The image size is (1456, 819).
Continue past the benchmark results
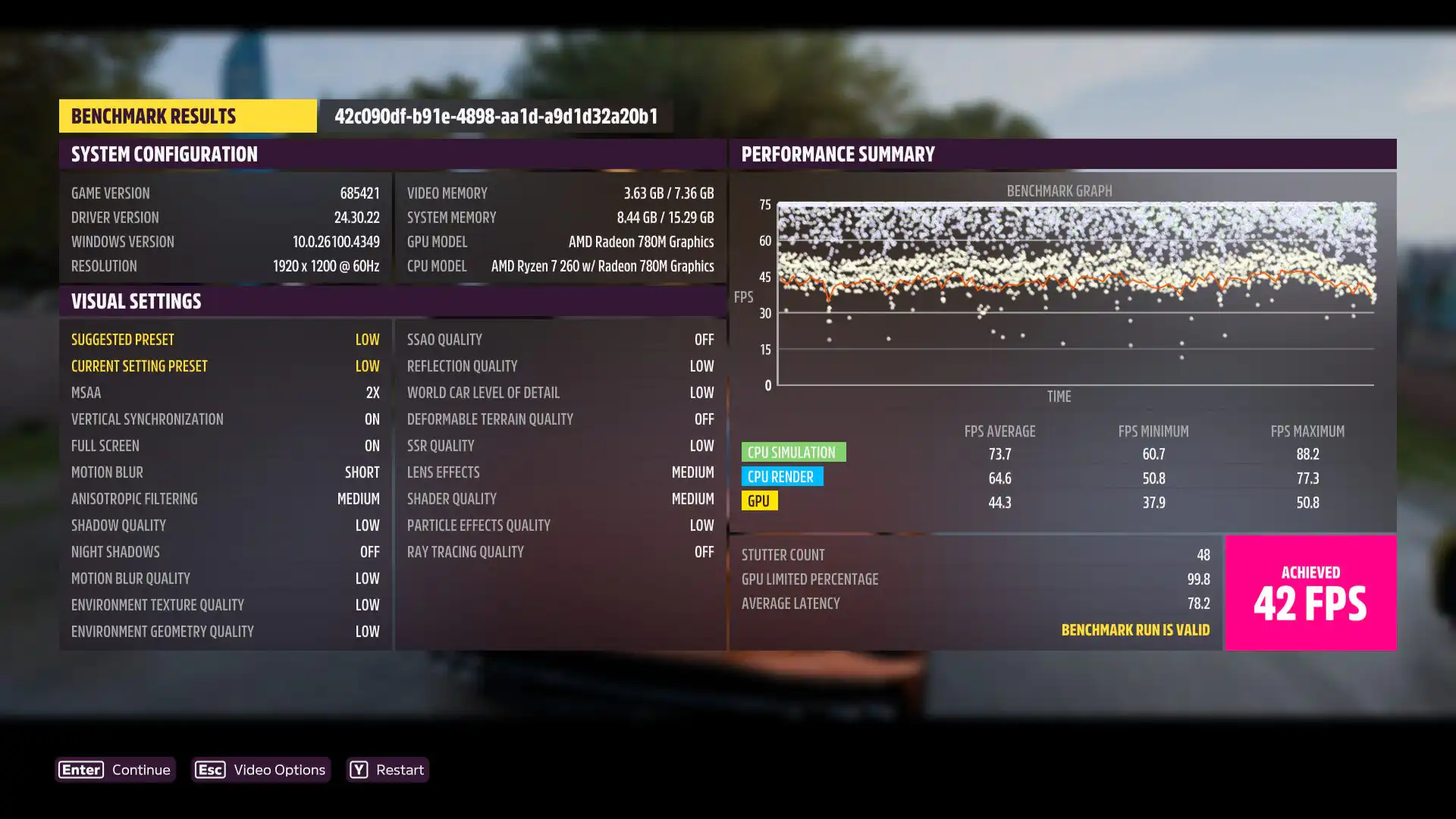115,770
